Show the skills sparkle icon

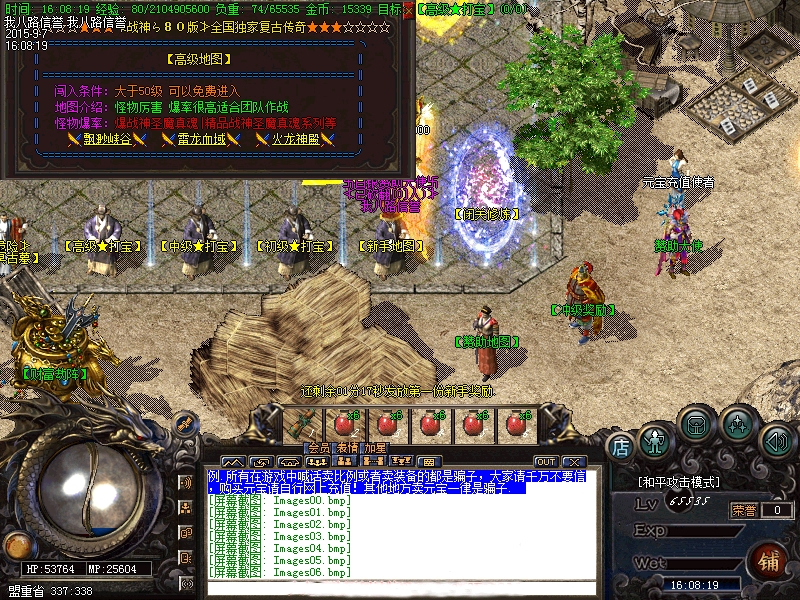pos(738,424)
